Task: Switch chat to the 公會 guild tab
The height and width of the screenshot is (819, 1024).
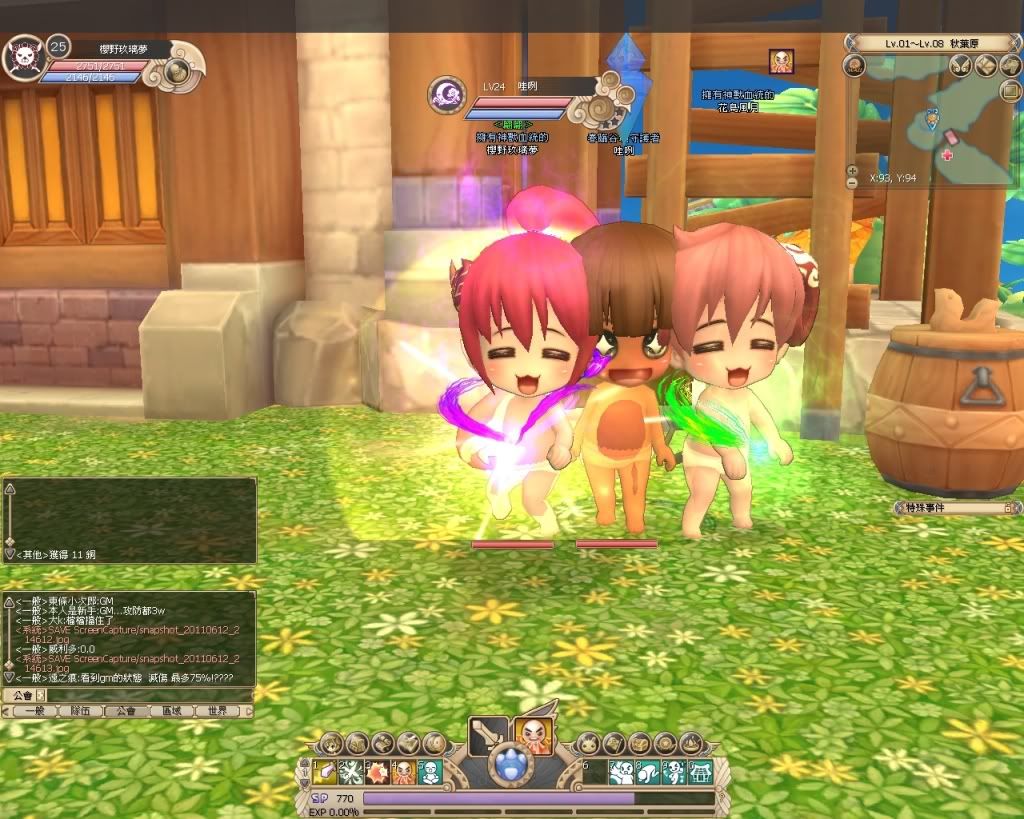Action: 126,711
